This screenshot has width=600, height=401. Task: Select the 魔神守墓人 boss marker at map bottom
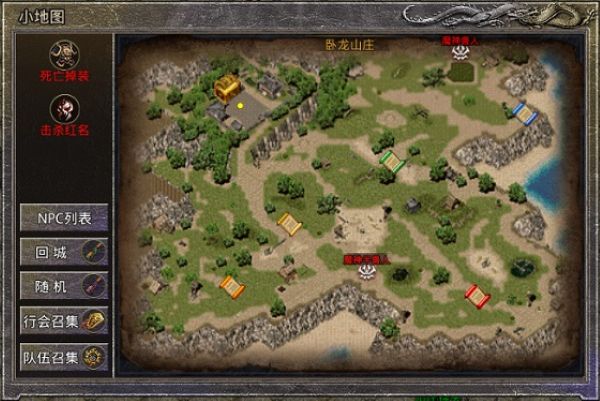(x=367, y=270)
